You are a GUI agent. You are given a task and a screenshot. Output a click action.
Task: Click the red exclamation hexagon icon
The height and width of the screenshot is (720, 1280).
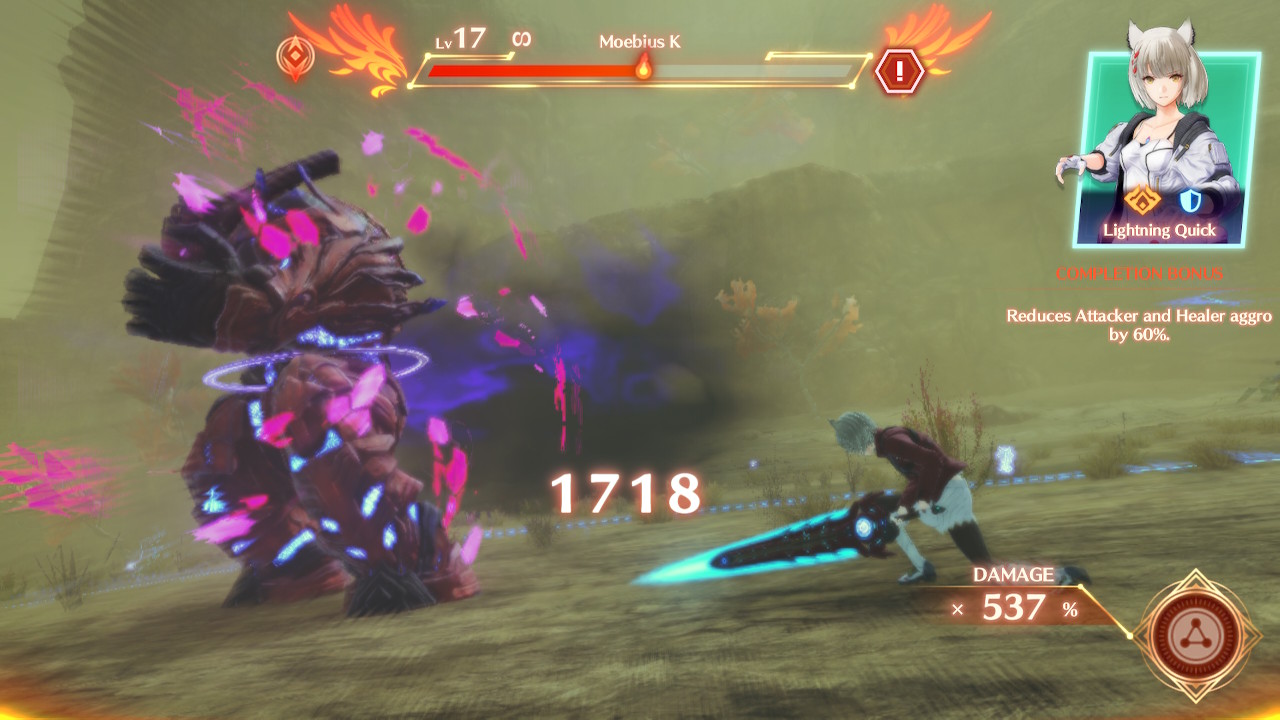coord(899,70)
